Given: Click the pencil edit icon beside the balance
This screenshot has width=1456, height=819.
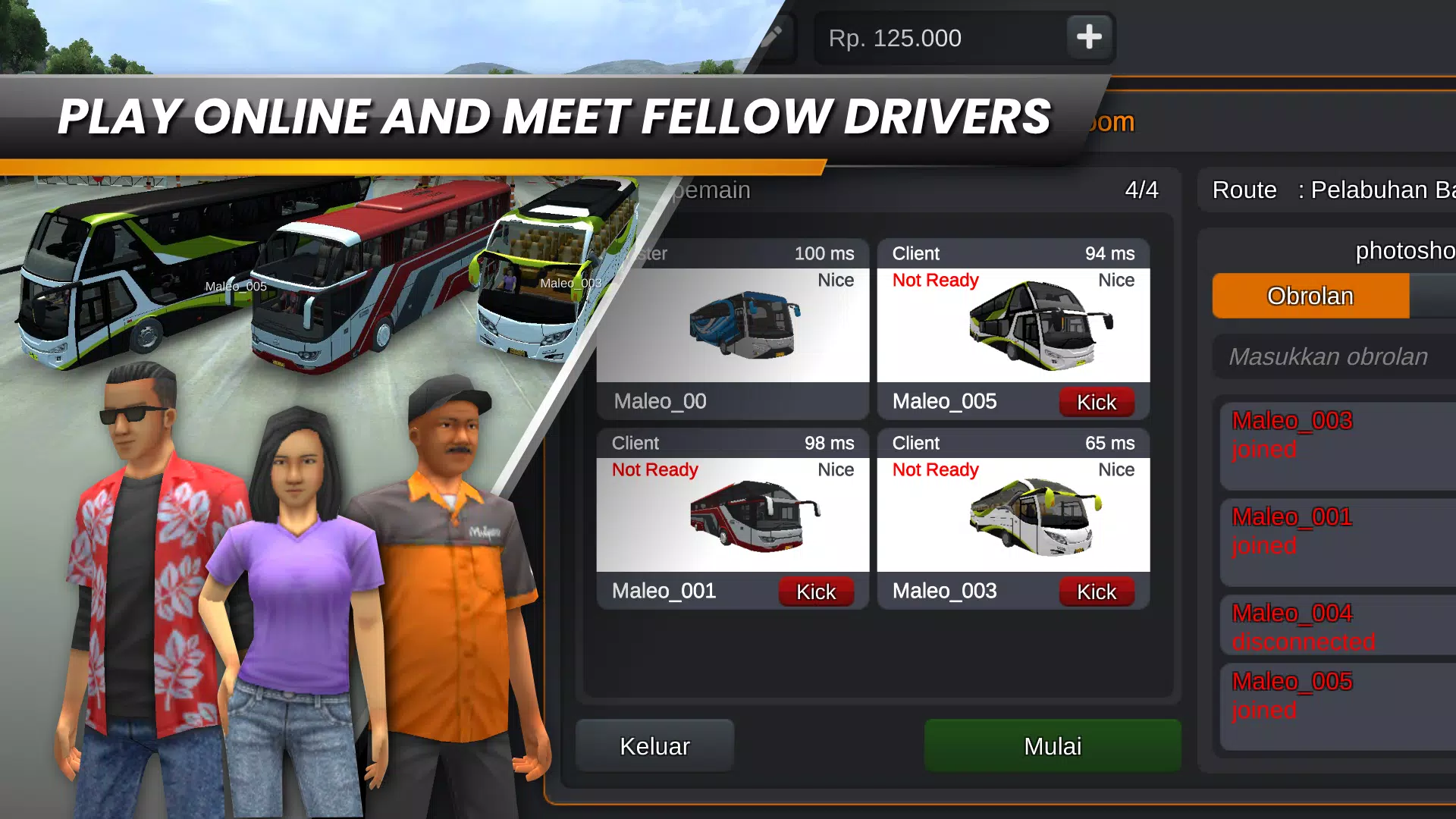Looking at the screenshot, I should click(773, 36).
